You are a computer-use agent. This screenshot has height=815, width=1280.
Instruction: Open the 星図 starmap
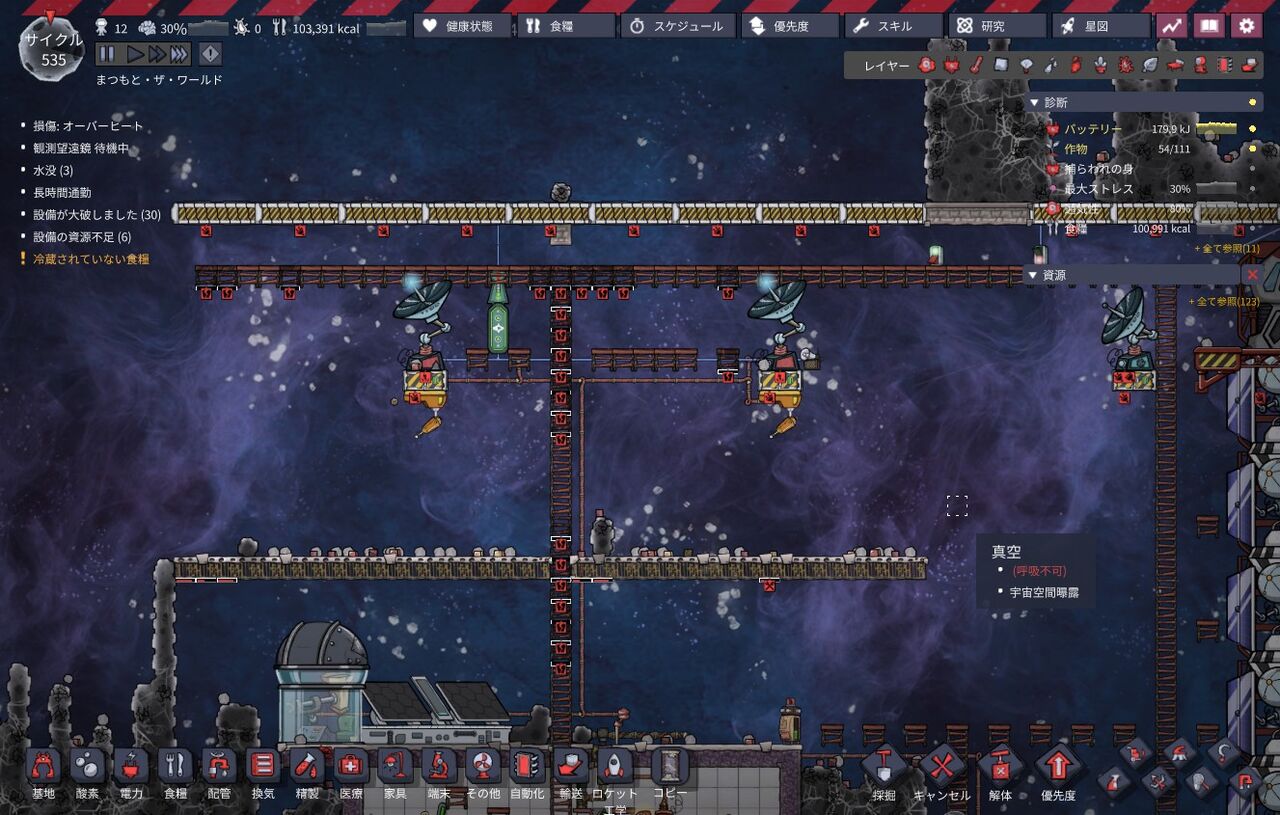[1101, 26]
